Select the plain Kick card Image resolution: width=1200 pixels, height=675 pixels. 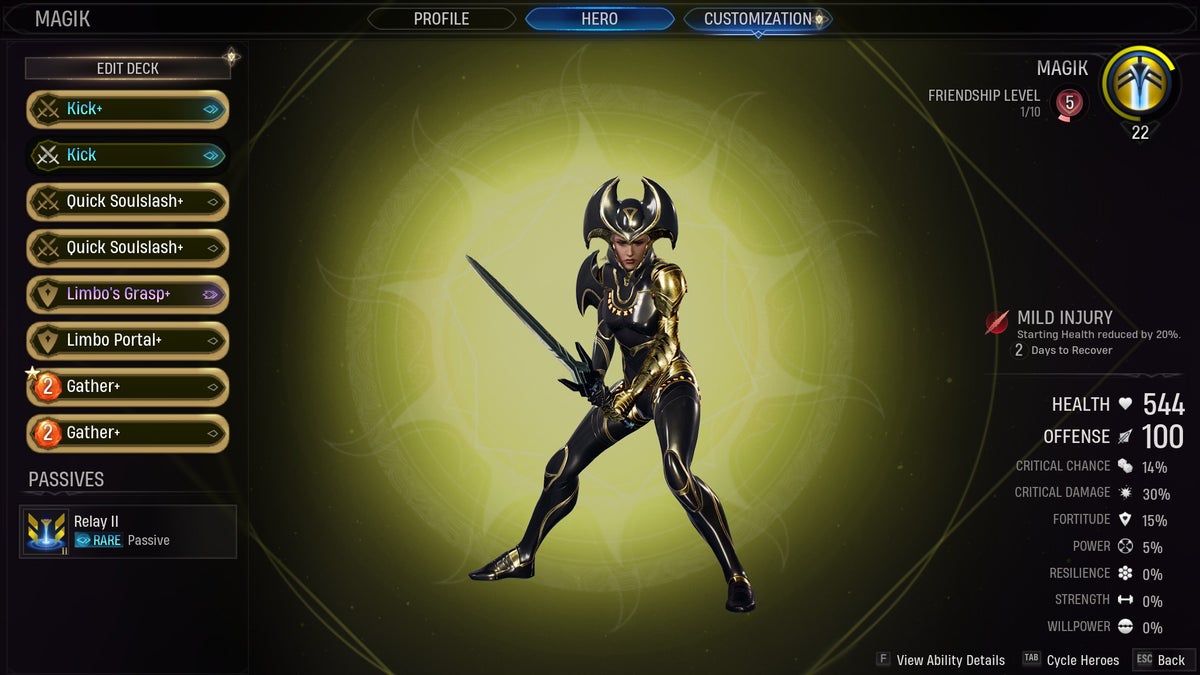[x=127, y=155]
